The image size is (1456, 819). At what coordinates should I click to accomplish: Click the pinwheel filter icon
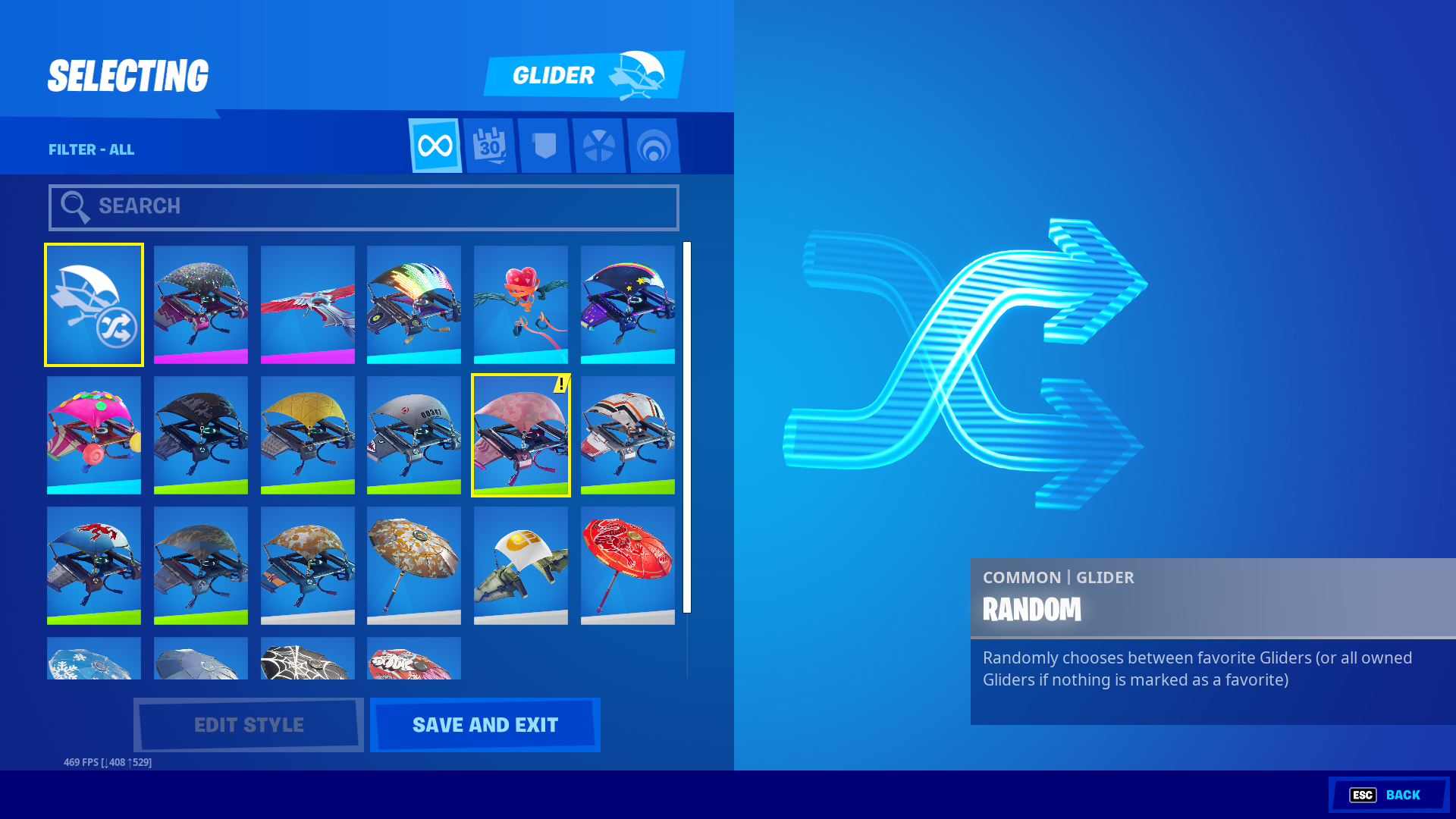(x=600, y=146)
